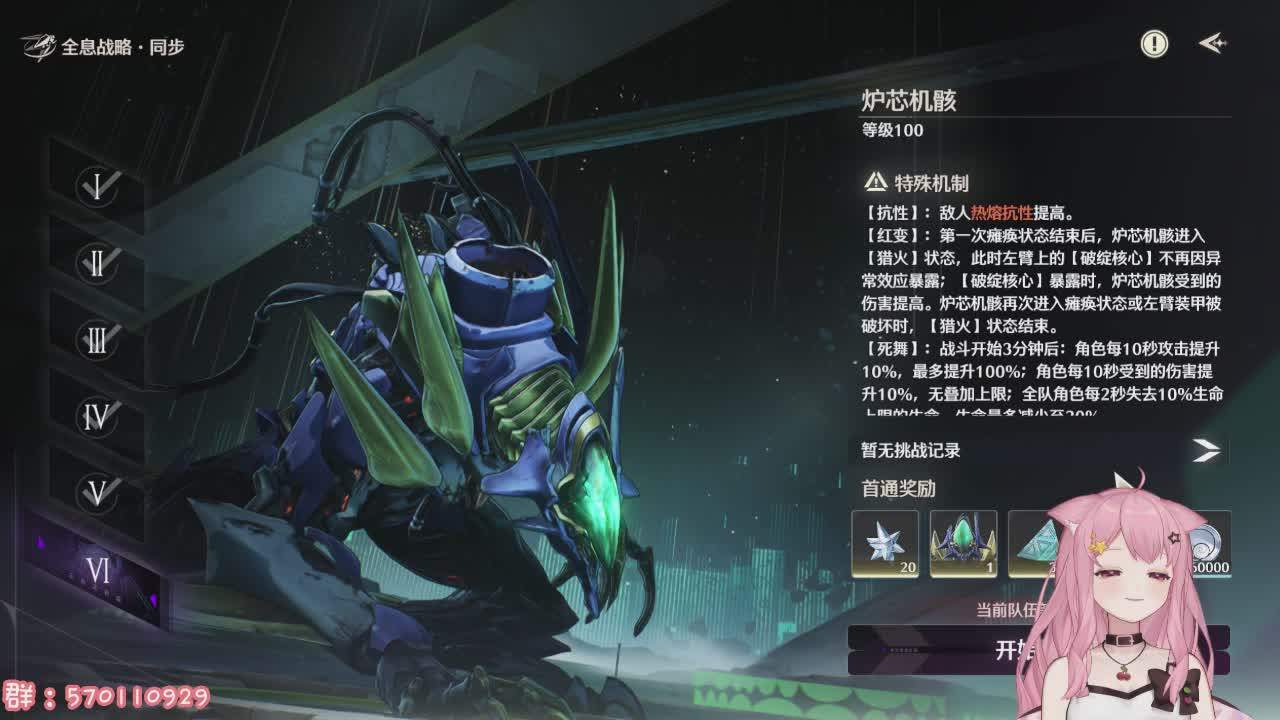Click the highlighted stage VI tab
1280x720 pixels.
click(x=97, y=570)
